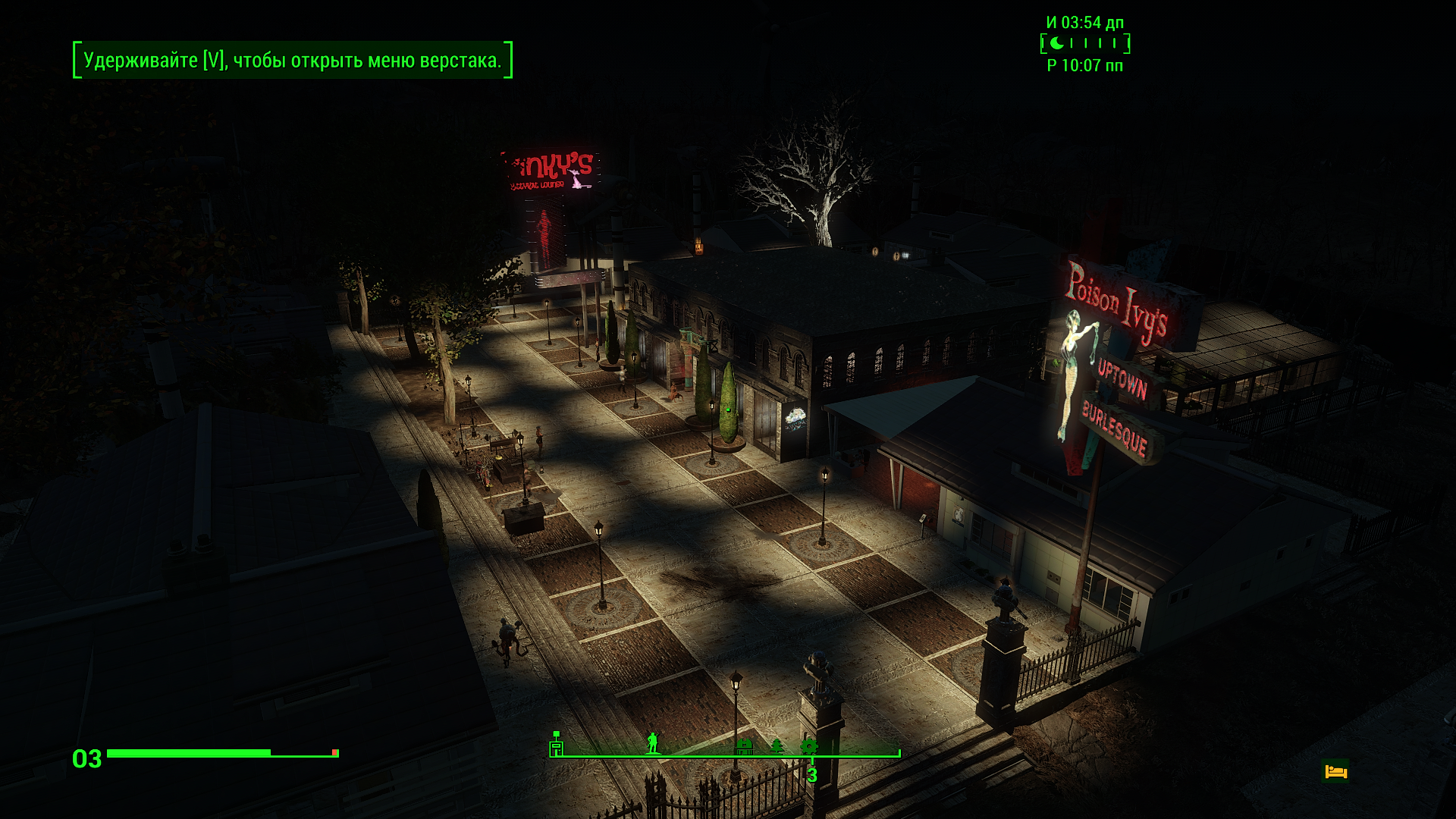Click the crescent moon time-of-day icon
The height and width of the screenshot is (819, 1456).
tap(1056, 43)
